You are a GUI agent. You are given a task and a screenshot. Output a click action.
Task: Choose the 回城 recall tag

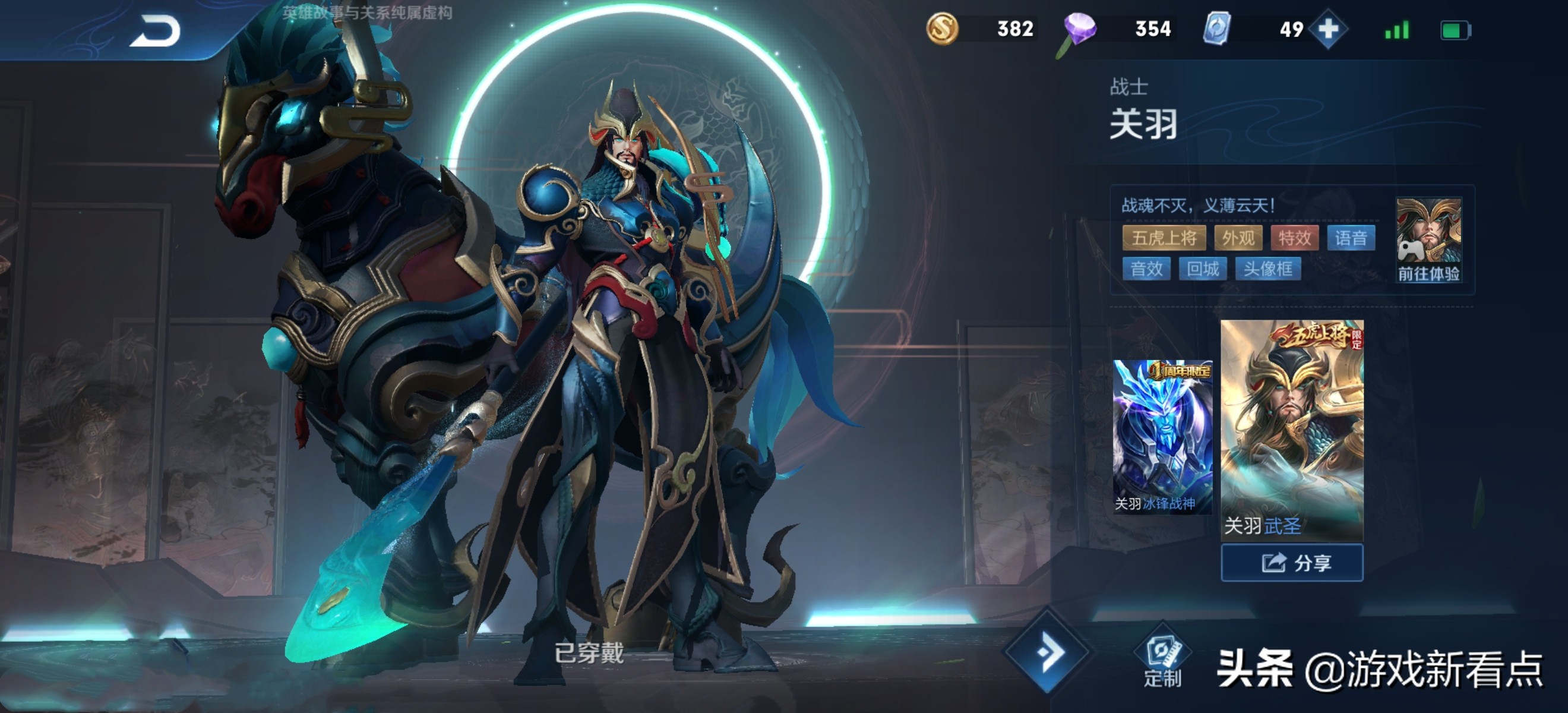1203,269
